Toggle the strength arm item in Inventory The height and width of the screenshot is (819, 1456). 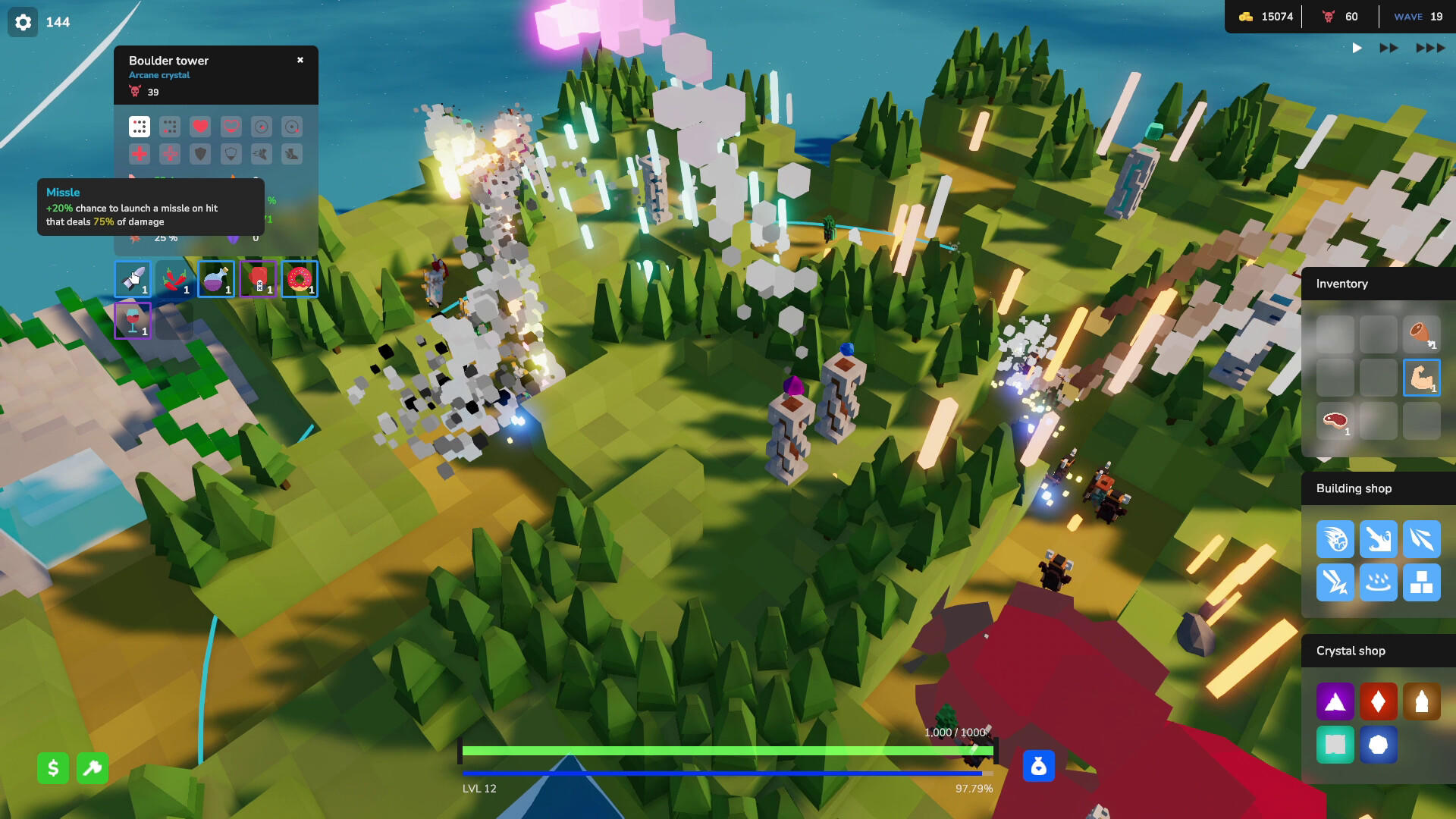pos(1422,378)
